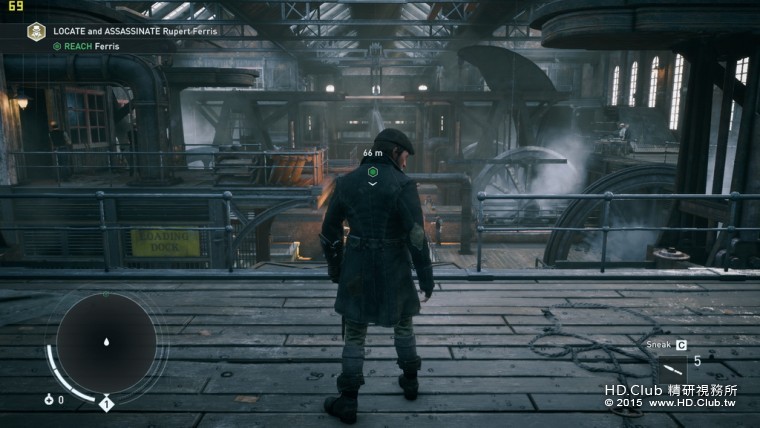
Task: Select the green Reach Ferris sub-objective
Action: [85, 46]
